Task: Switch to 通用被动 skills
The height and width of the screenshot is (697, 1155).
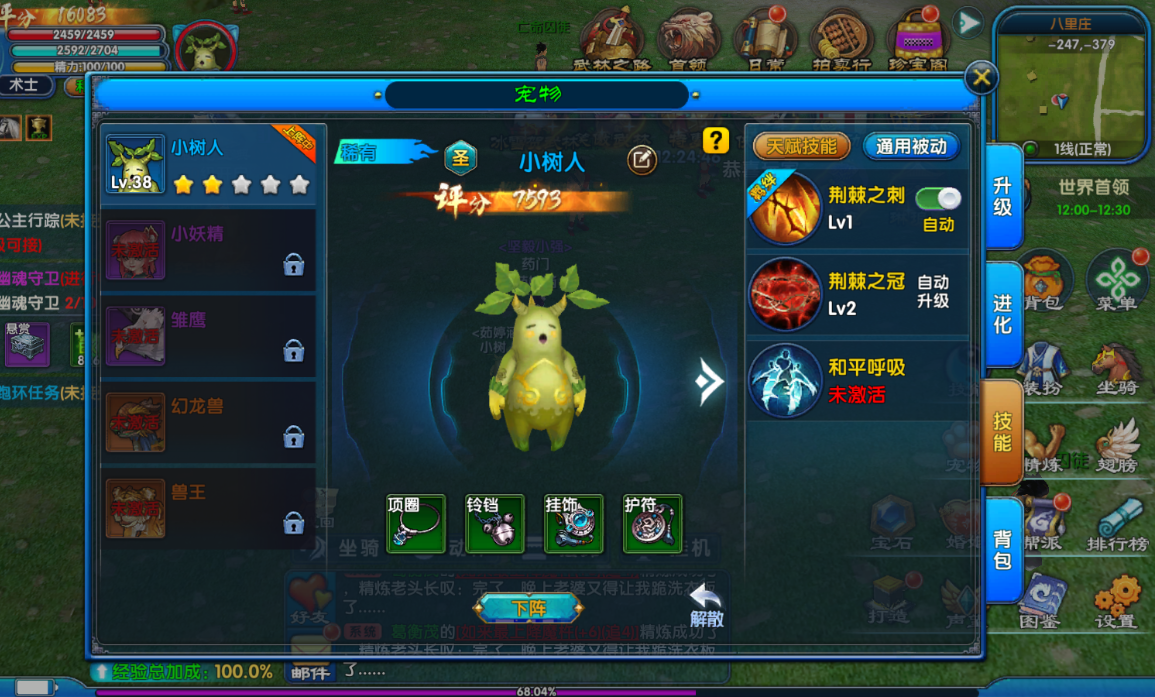Action: tap(911, 146)
